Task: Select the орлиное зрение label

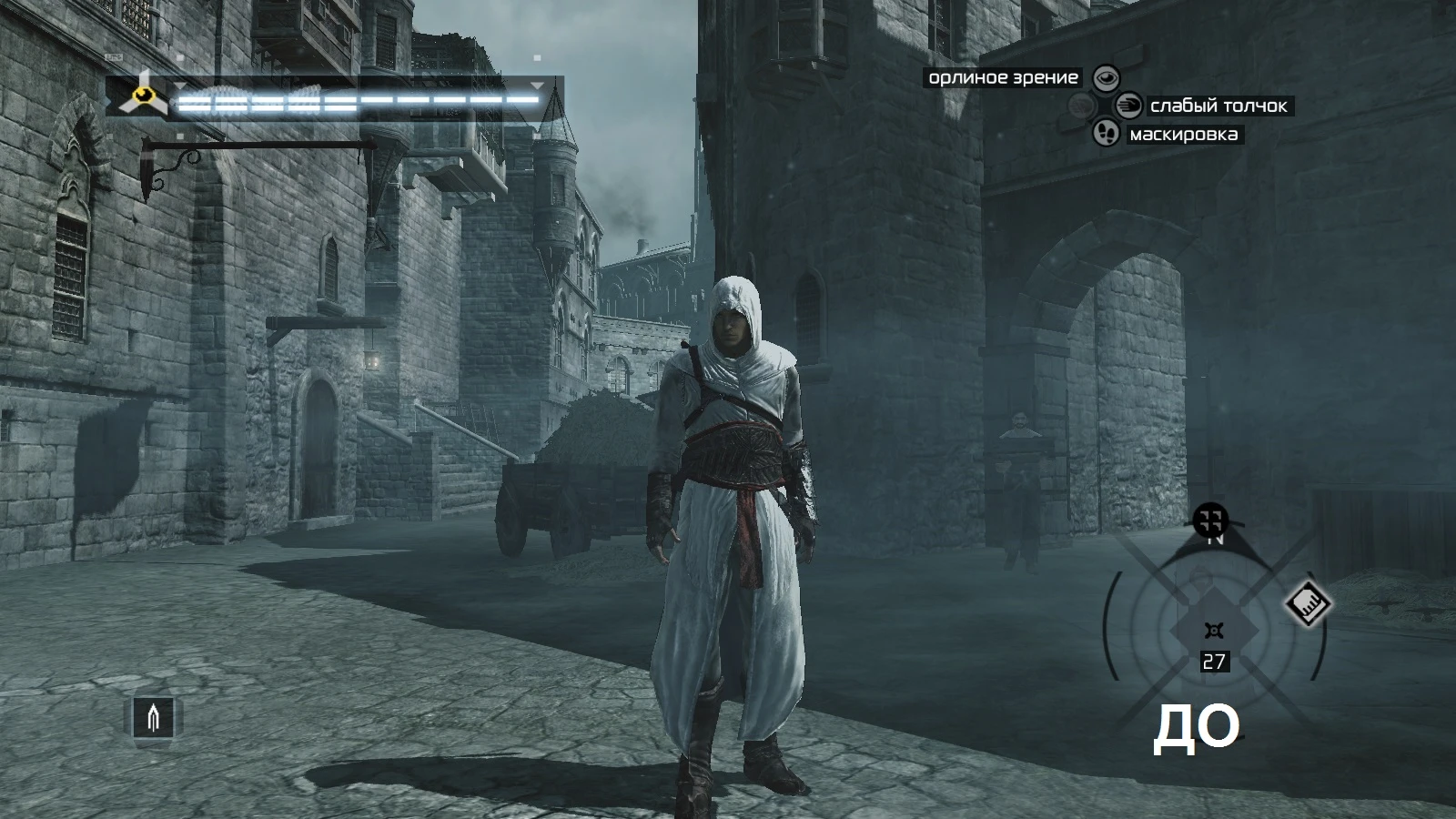Action: pyautogui.click(x=1001, y=77)
